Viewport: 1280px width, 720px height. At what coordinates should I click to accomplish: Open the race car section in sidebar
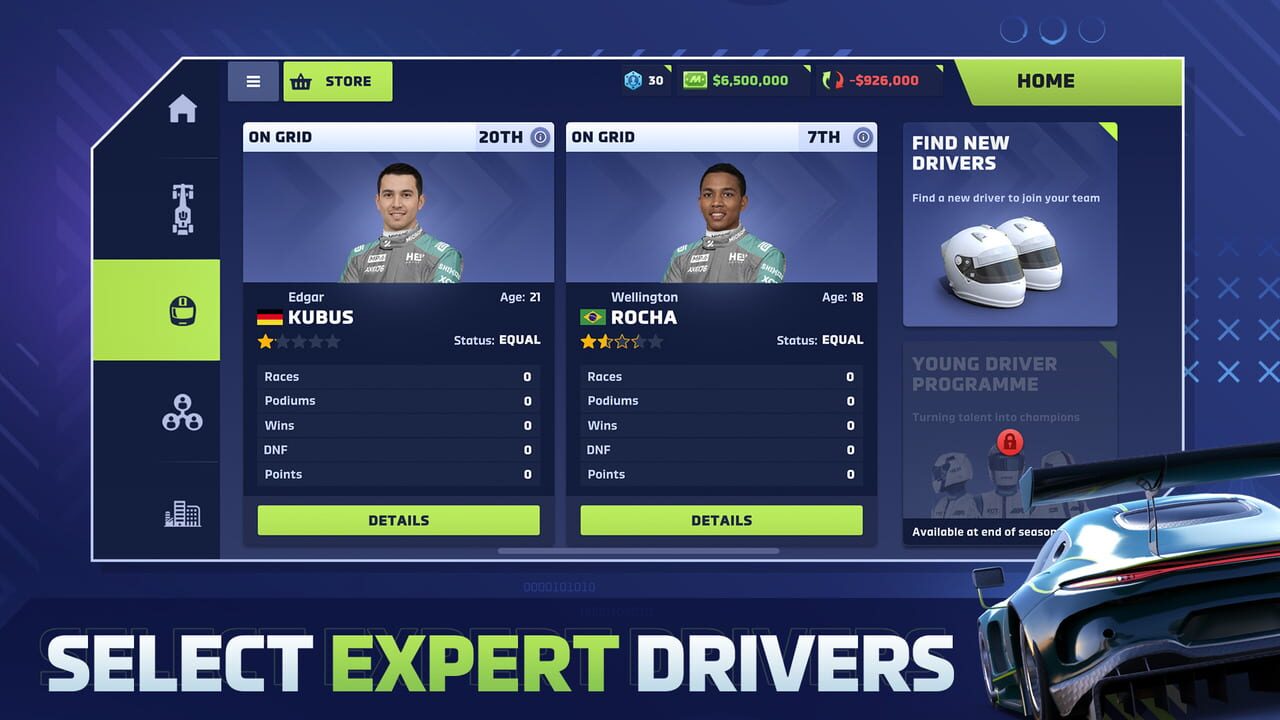tap(183, 208)
